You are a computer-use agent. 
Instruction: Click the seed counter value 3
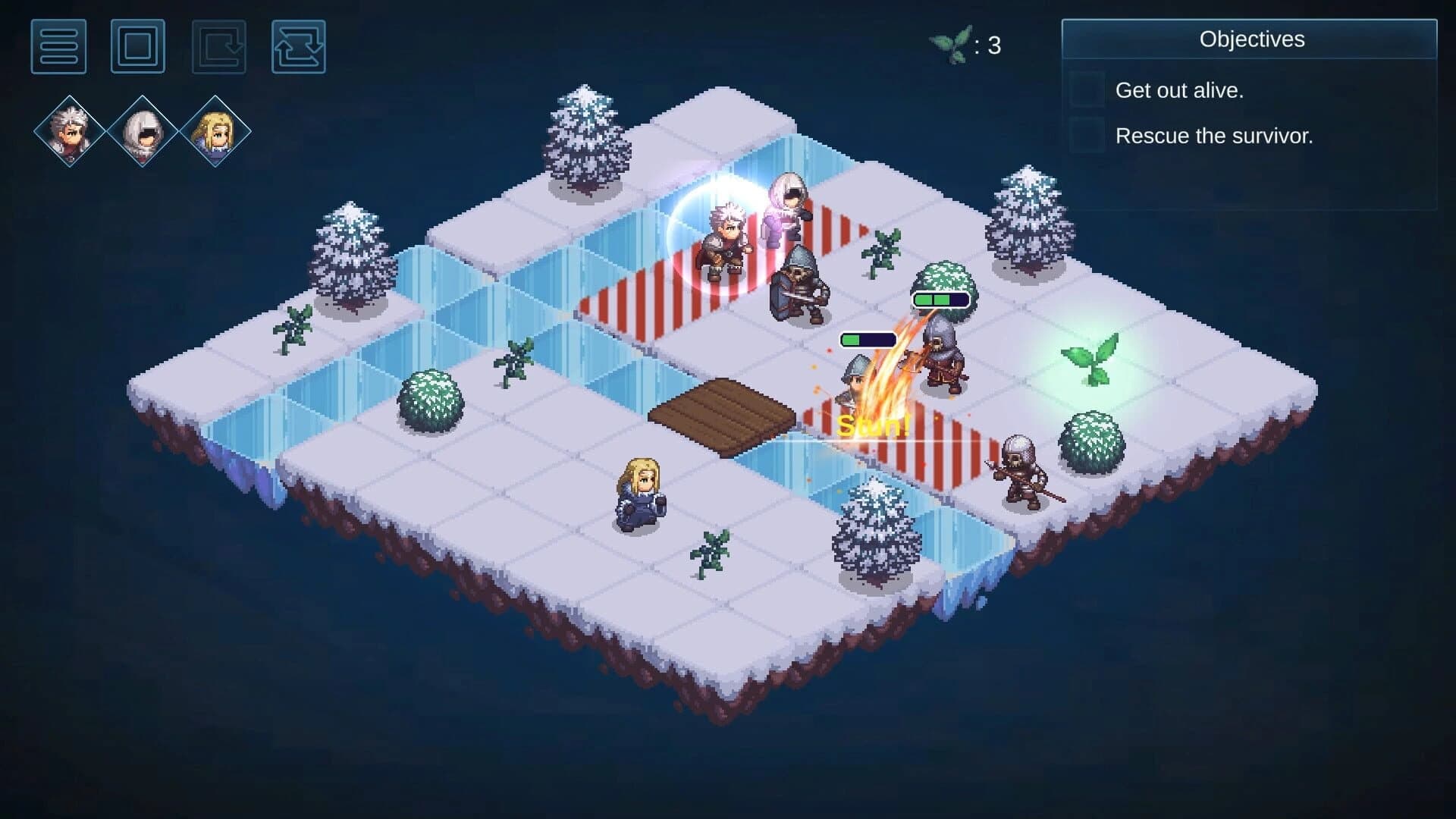(993, 45)
